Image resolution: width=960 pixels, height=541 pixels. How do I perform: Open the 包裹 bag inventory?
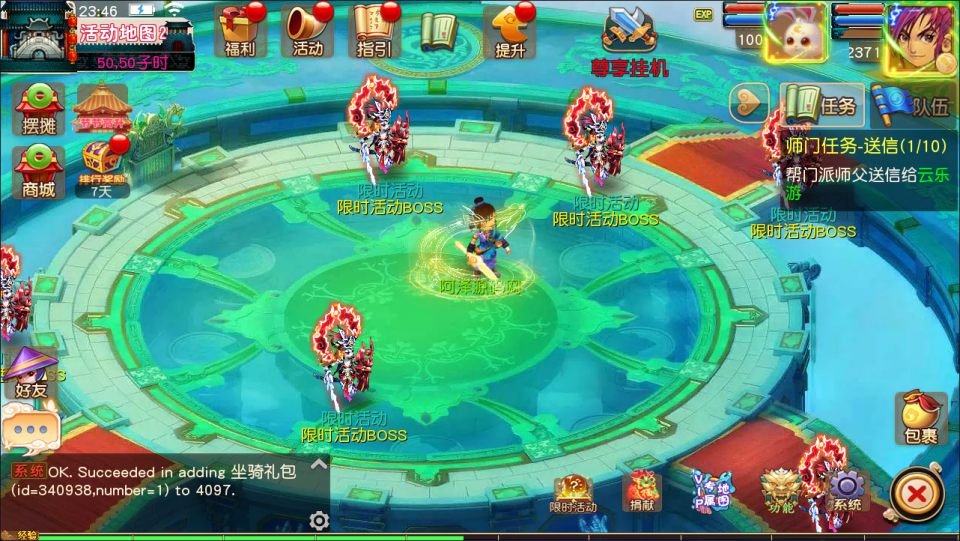(920, 418)
